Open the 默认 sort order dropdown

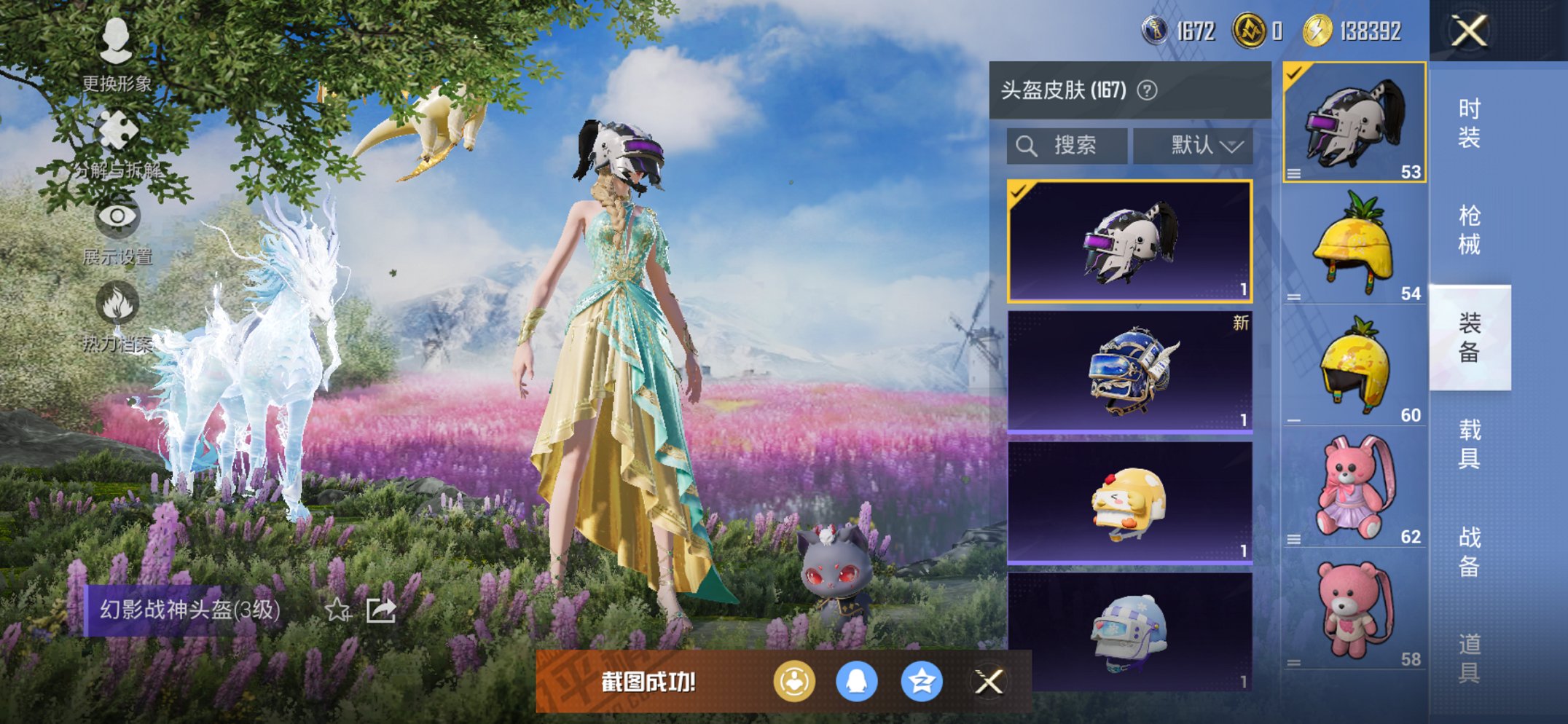(x=1193, y=144)
